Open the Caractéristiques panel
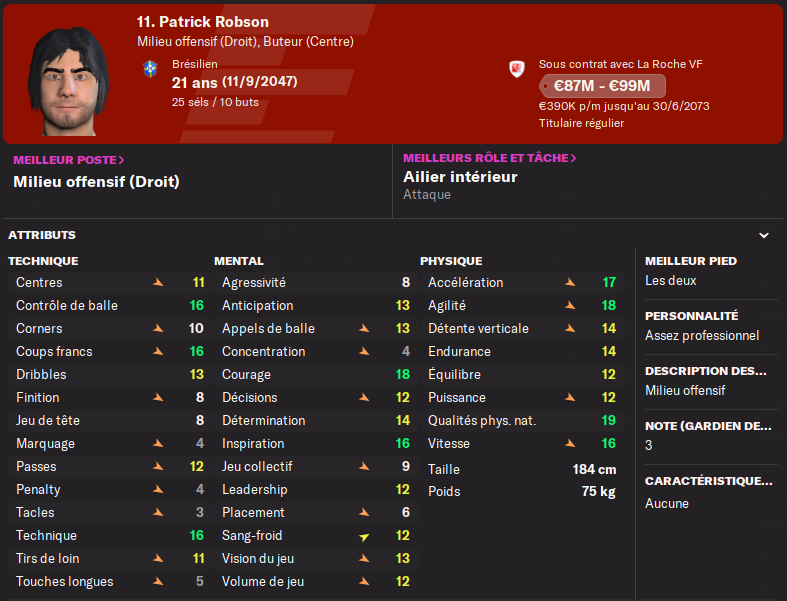Screen dimensions: 787x601 (x=708, y=491)
